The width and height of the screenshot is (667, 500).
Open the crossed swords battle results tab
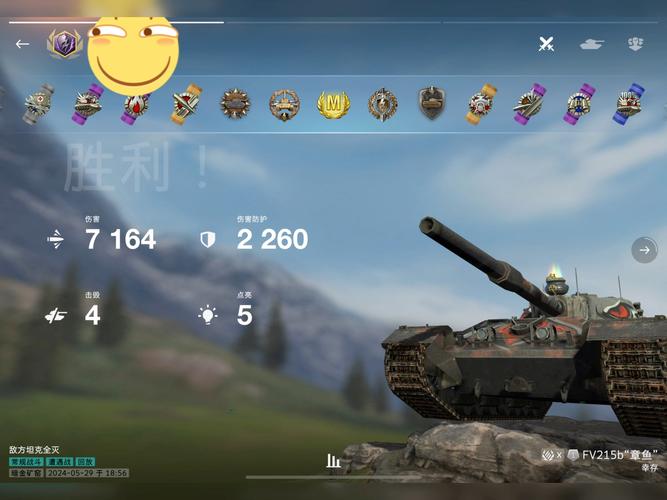(x=546, y=44)
